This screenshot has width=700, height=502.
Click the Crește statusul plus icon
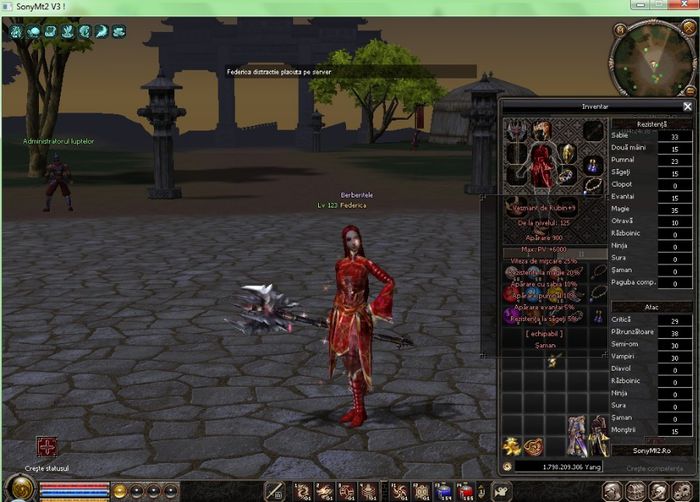[47, 447]
